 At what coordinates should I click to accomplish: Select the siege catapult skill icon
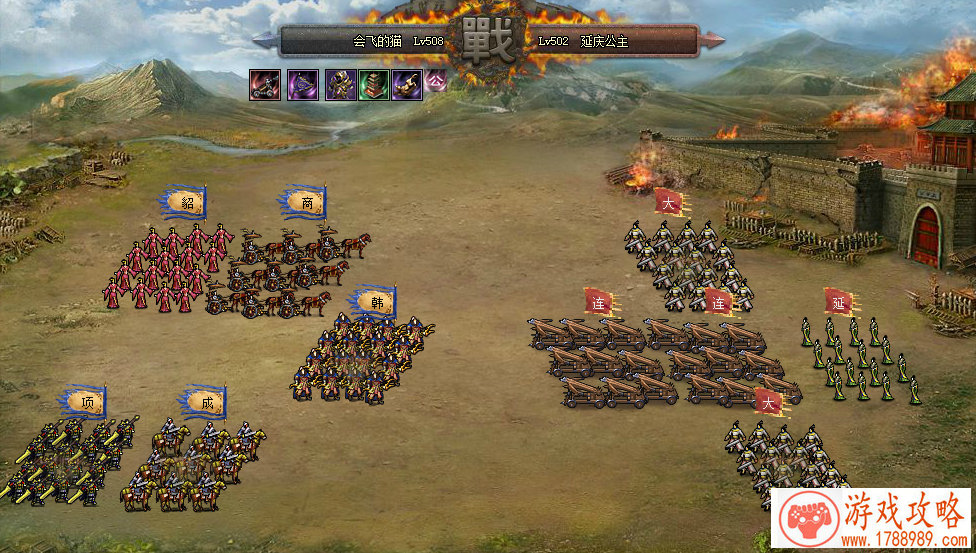pos(265,85)
